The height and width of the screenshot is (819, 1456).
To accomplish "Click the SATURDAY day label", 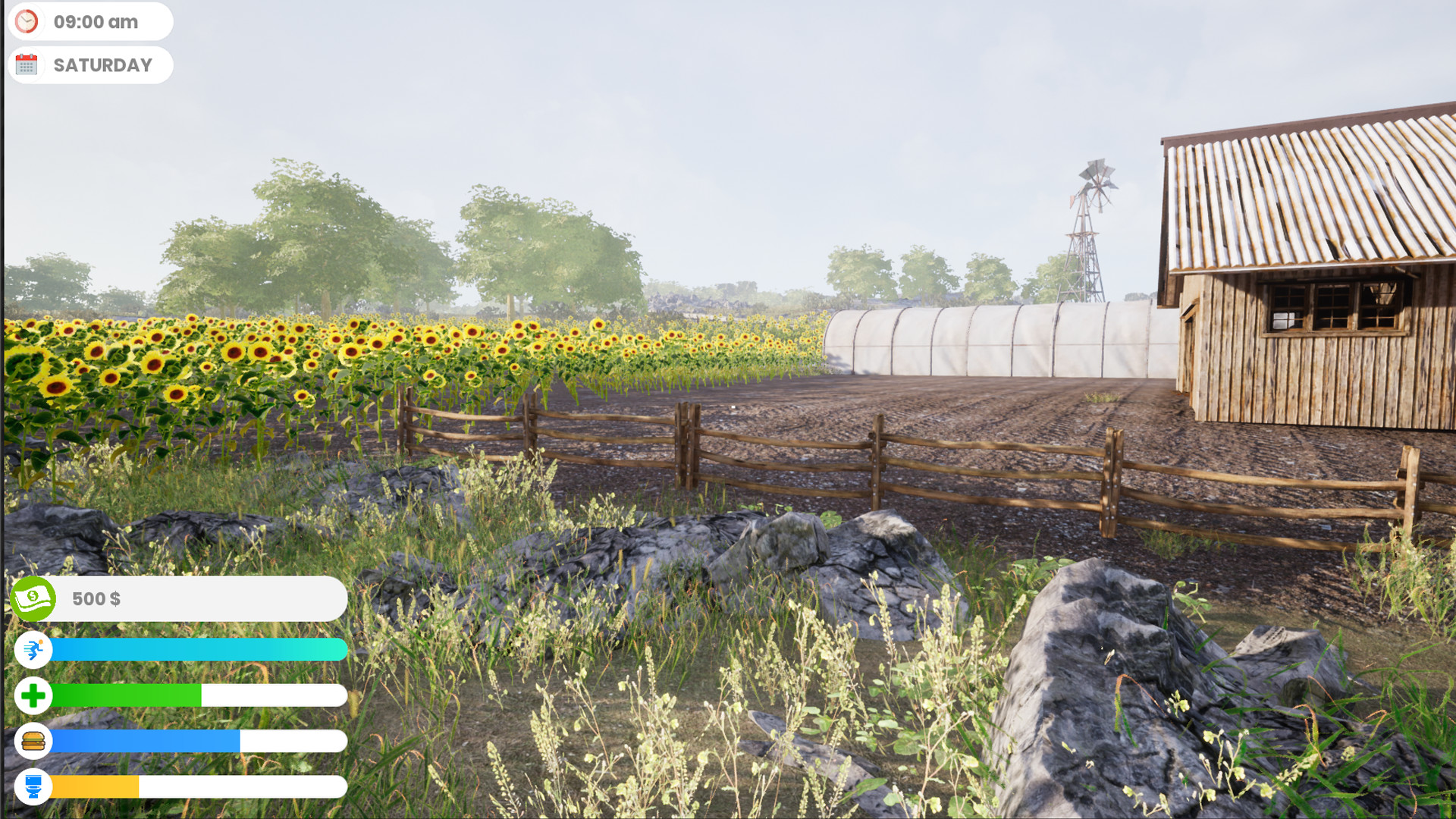I will tap(102, 64).
